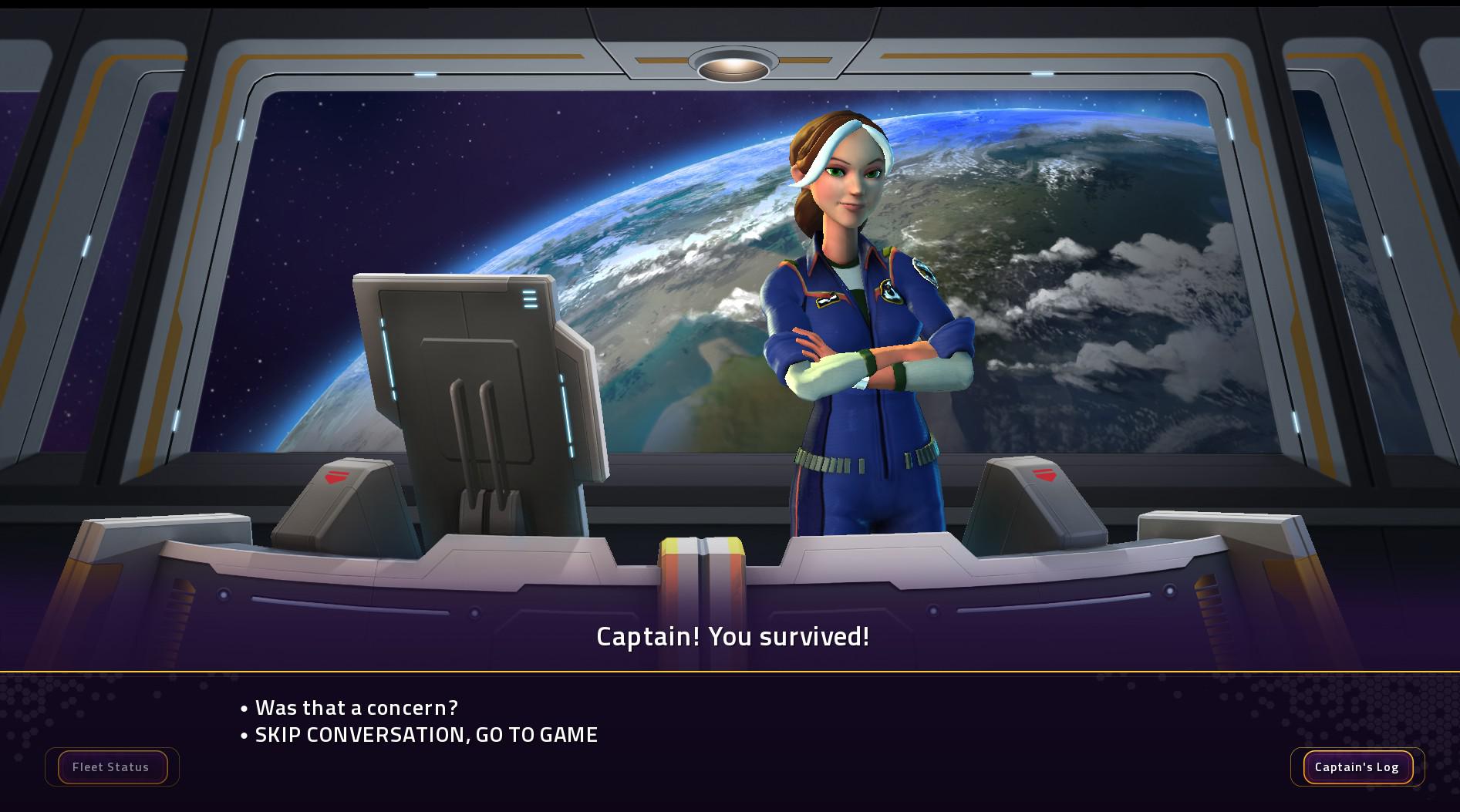Select the dialogue line 'Captain! You survived!'
The height and width of the screenshot is (812, 1460).
click(x=732, y=637)
